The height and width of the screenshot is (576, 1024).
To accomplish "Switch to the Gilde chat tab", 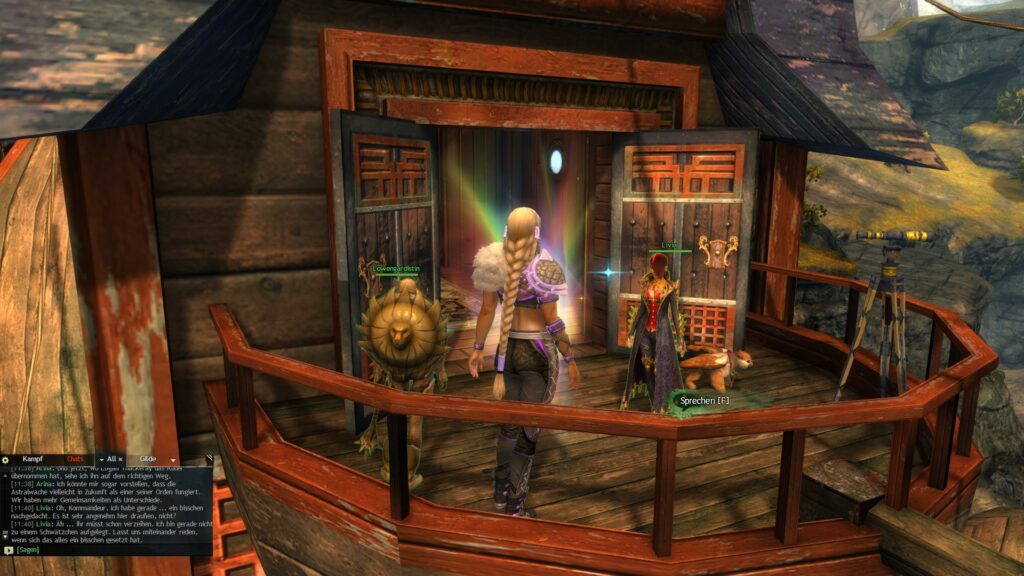I will click(147, 459).
